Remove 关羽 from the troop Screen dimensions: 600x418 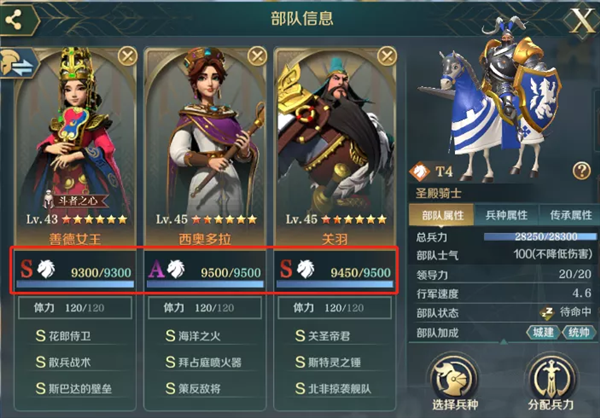[x=387, y=56]
